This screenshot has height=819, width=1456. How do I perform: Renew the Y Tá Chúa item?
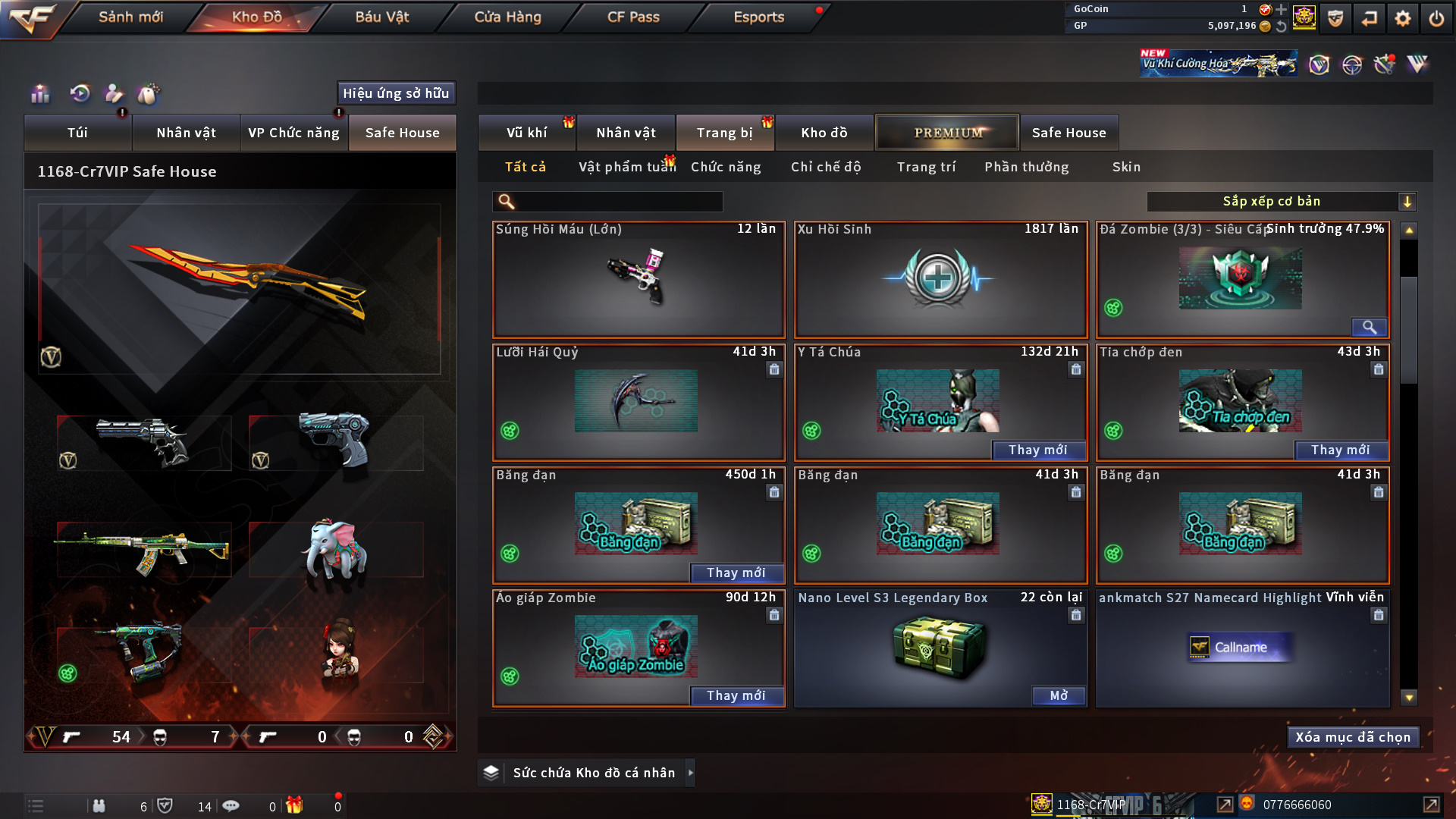[x=1037, y=450]
